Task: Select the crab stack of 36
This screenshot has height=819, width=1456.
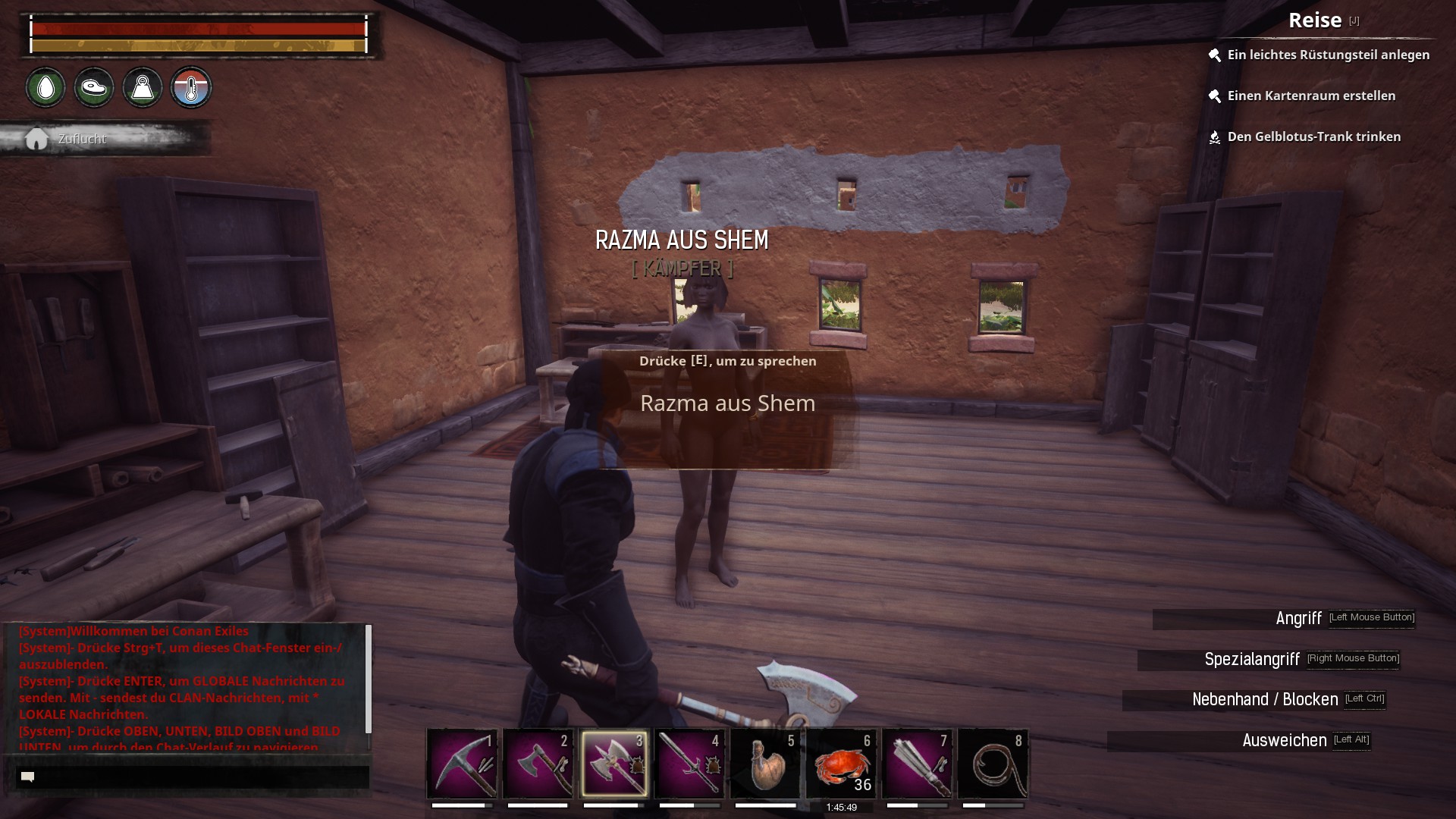Action: pos(841,763)
